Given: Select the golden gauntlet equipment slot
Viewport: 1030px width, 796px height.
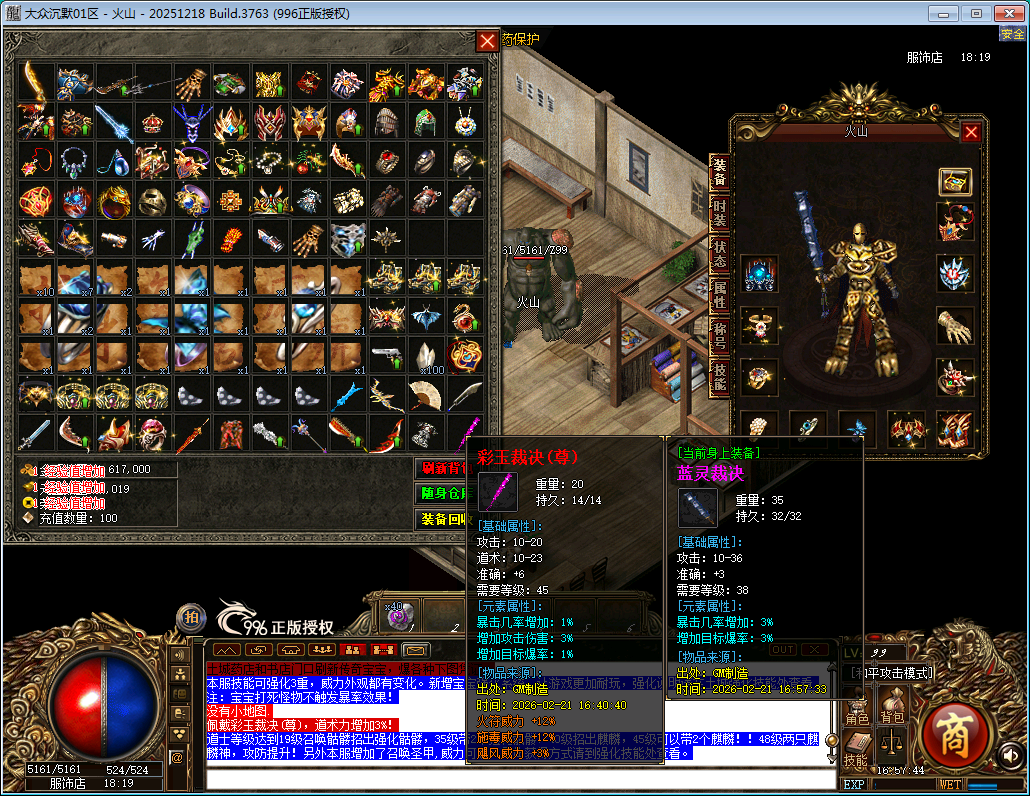Looking at the screenshot, I should [x=954, y=325].
